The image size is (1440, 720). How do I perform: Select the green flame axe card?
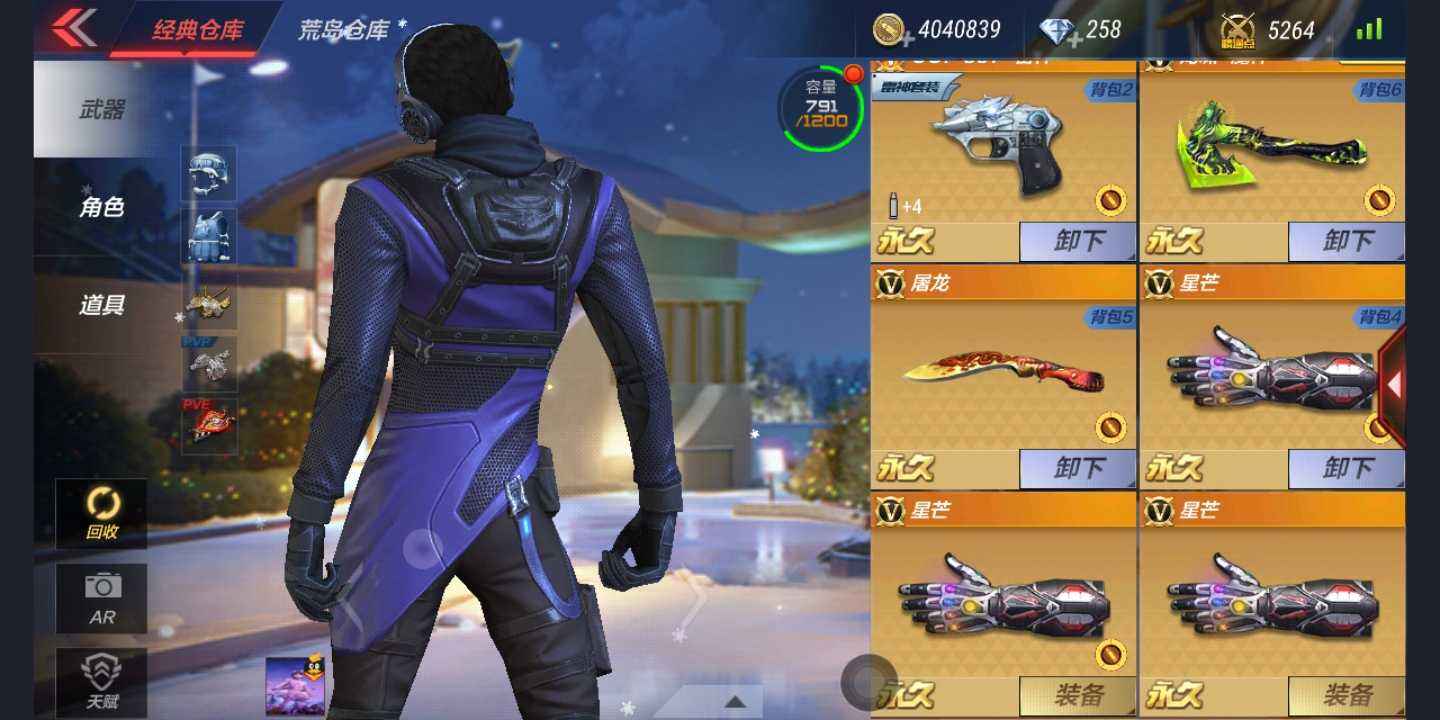tap(1270, 150)
